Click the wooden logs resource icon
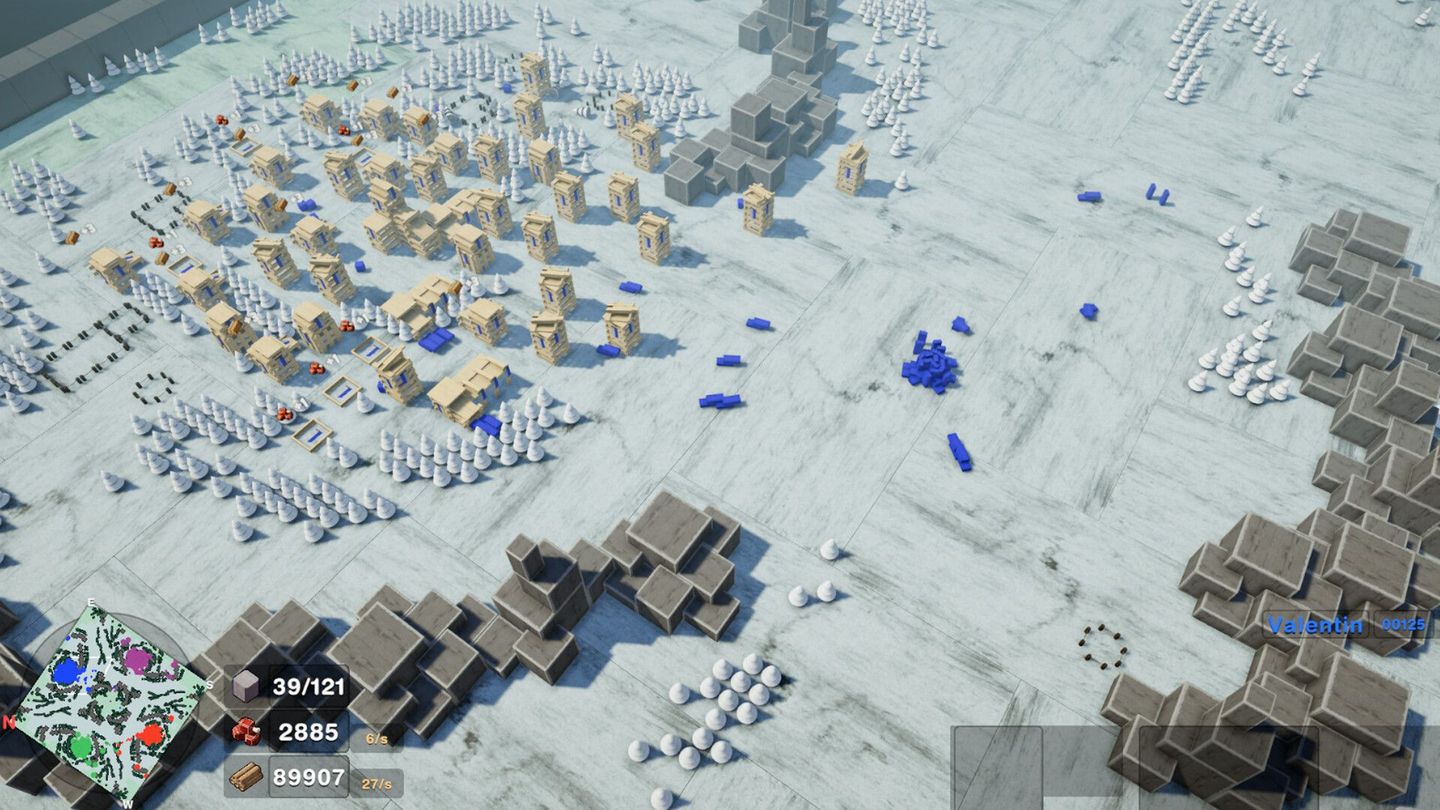1440x810 pixels. pos(245,776)
